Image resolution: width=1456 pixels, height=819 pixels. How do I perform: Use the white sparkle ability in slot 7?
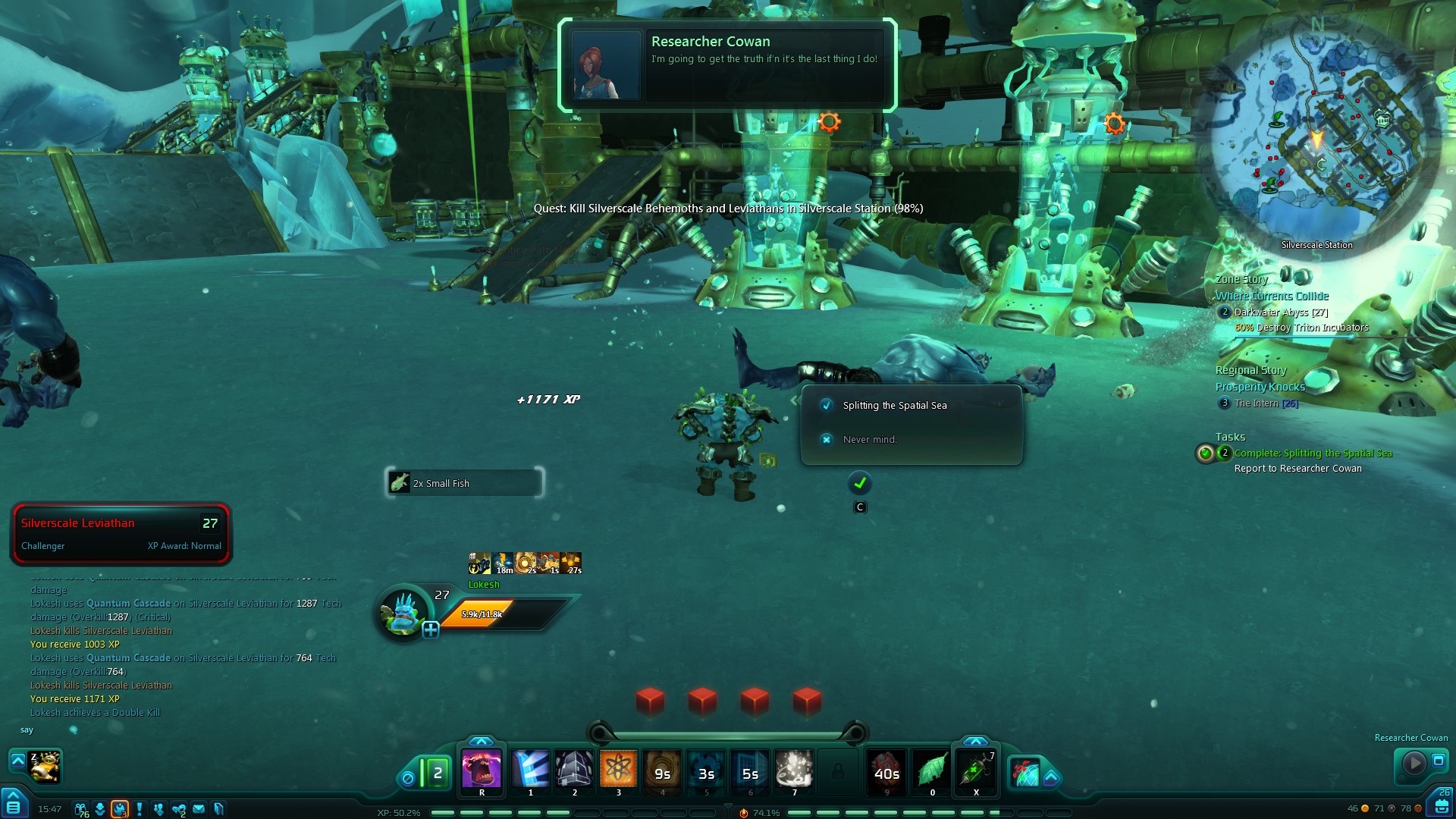point(794,769)
